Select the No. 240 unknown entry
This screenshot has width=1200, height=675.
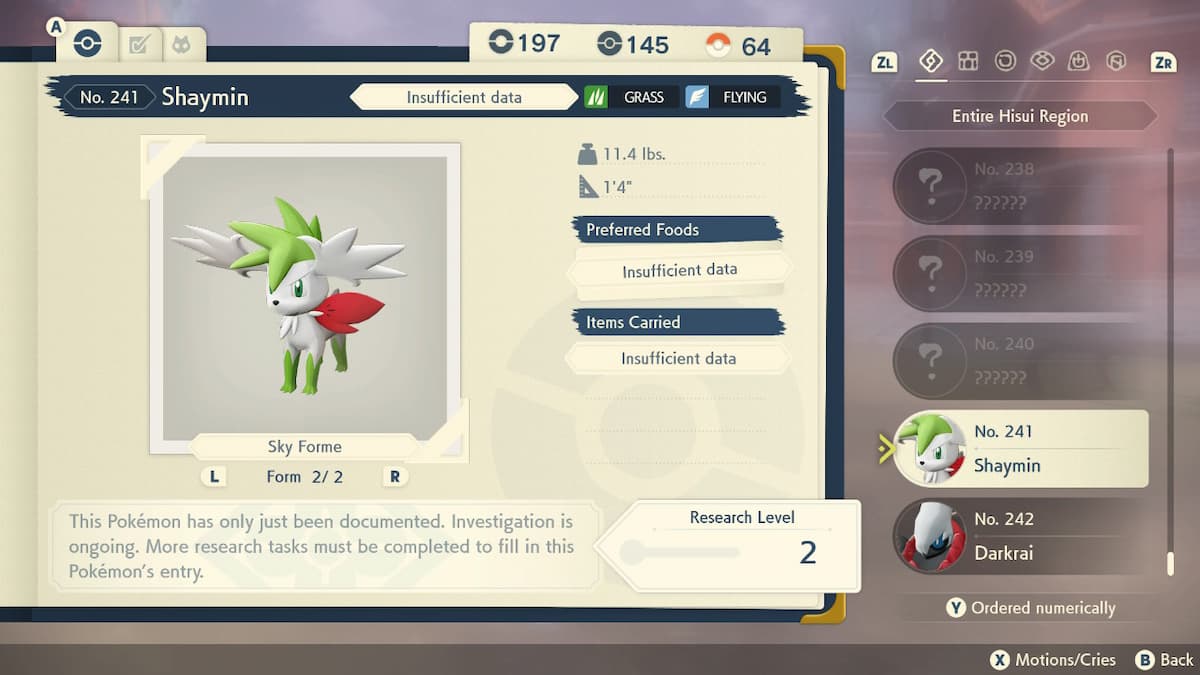[1020, 361]
